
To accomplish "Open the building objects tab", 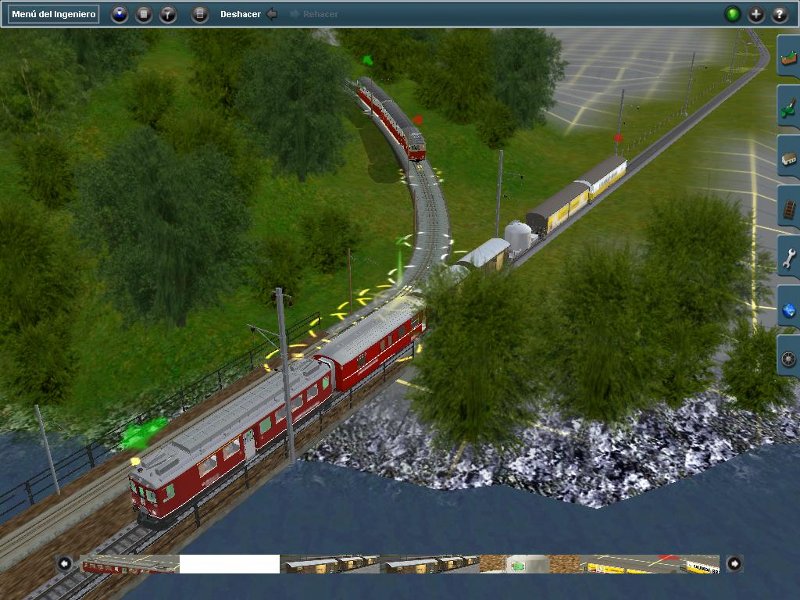I will pos(789,157).
